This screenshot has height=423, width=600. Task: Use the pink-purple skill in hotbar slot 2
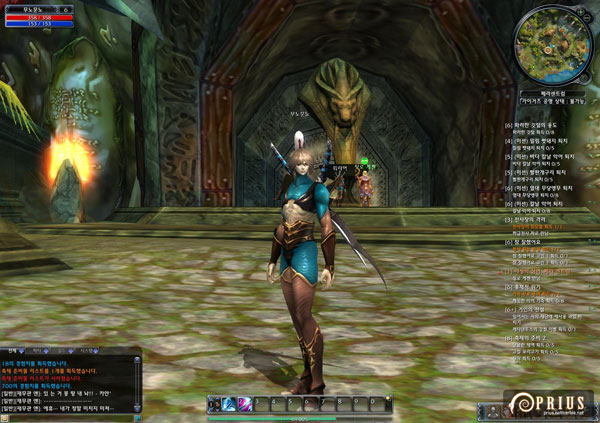(x=243, y=403)
